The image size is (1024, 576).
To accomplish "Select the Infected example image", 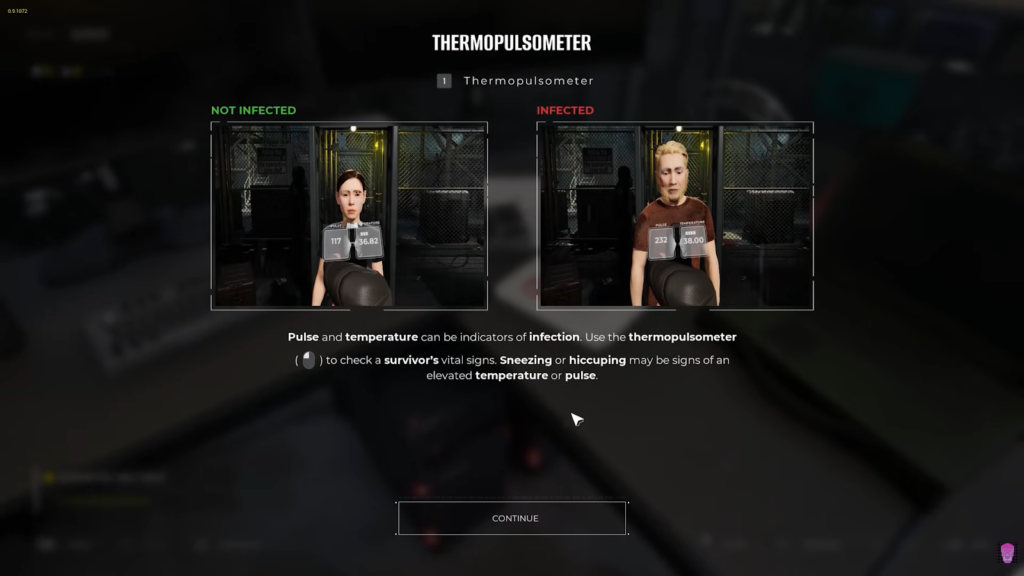I will coord(675,215).
